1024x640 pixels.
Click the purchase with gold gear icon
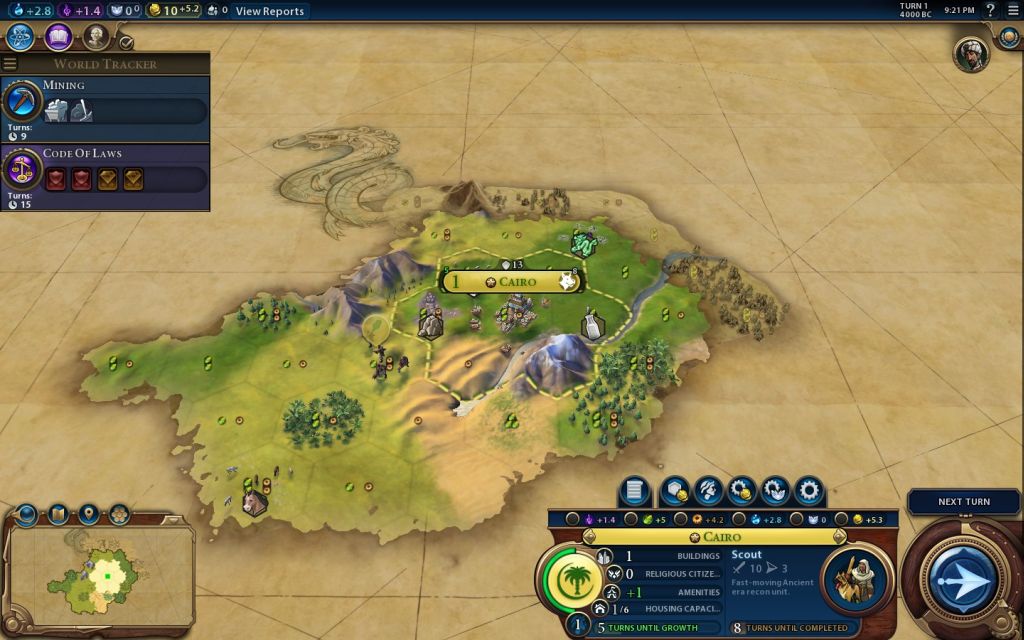(742, 491)
